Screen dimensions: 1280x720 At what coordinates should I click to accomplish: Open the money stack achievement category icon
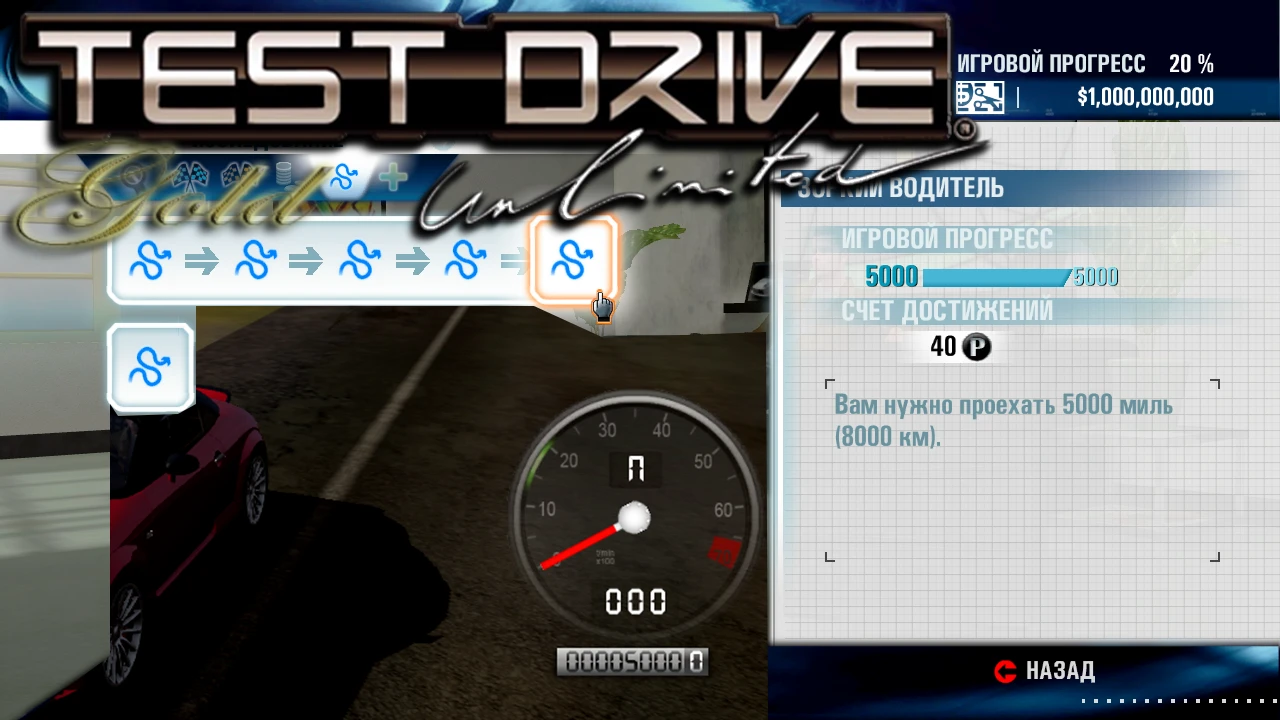pyautogui.click(x=283, y=172)
